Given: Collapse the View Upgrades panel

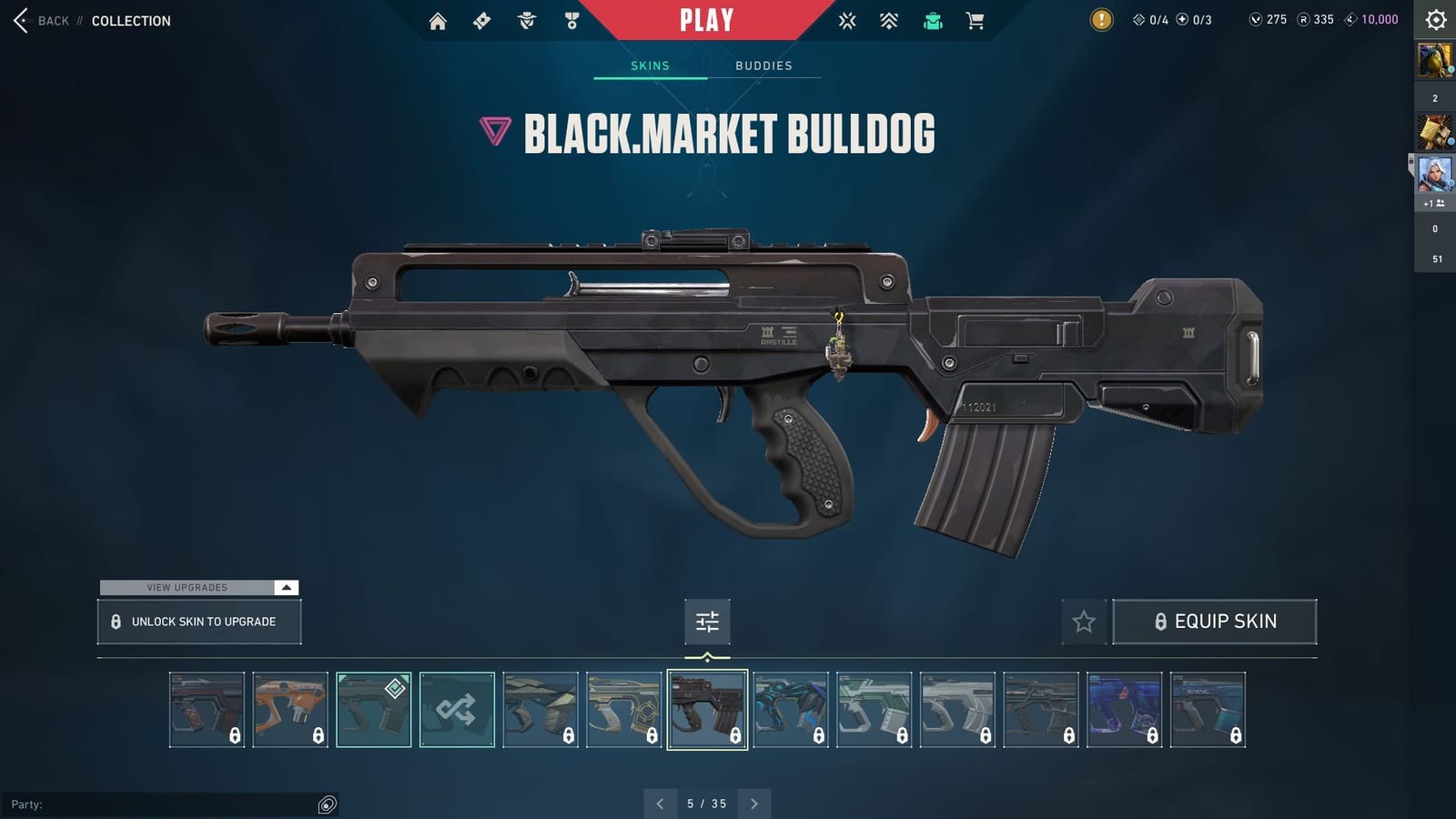Looking at the screenshot, I should click(286, 588).
